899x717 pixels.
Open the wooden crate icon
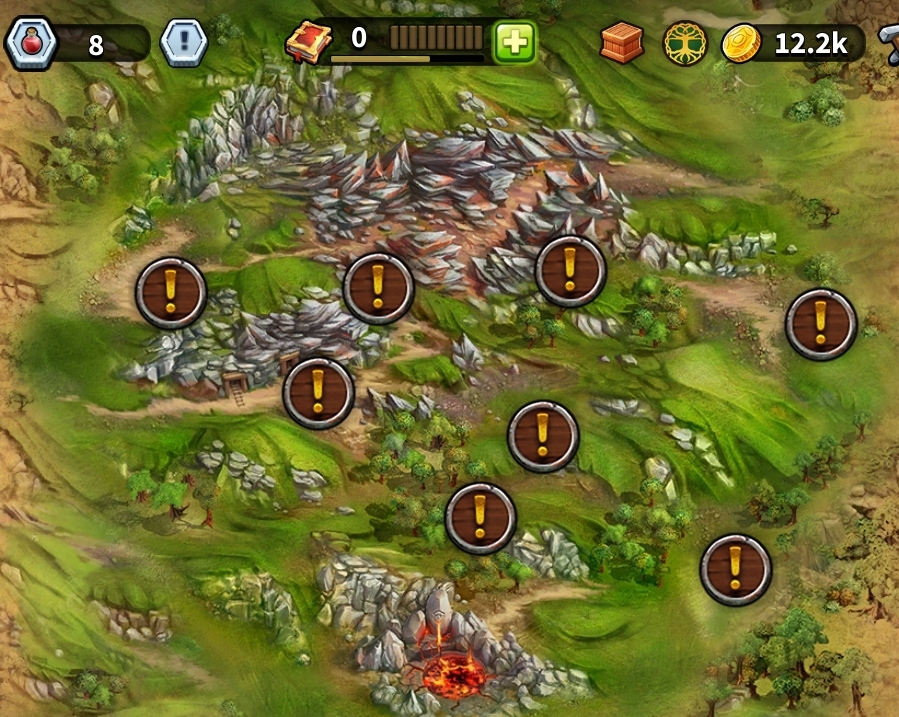coord(622,43)
